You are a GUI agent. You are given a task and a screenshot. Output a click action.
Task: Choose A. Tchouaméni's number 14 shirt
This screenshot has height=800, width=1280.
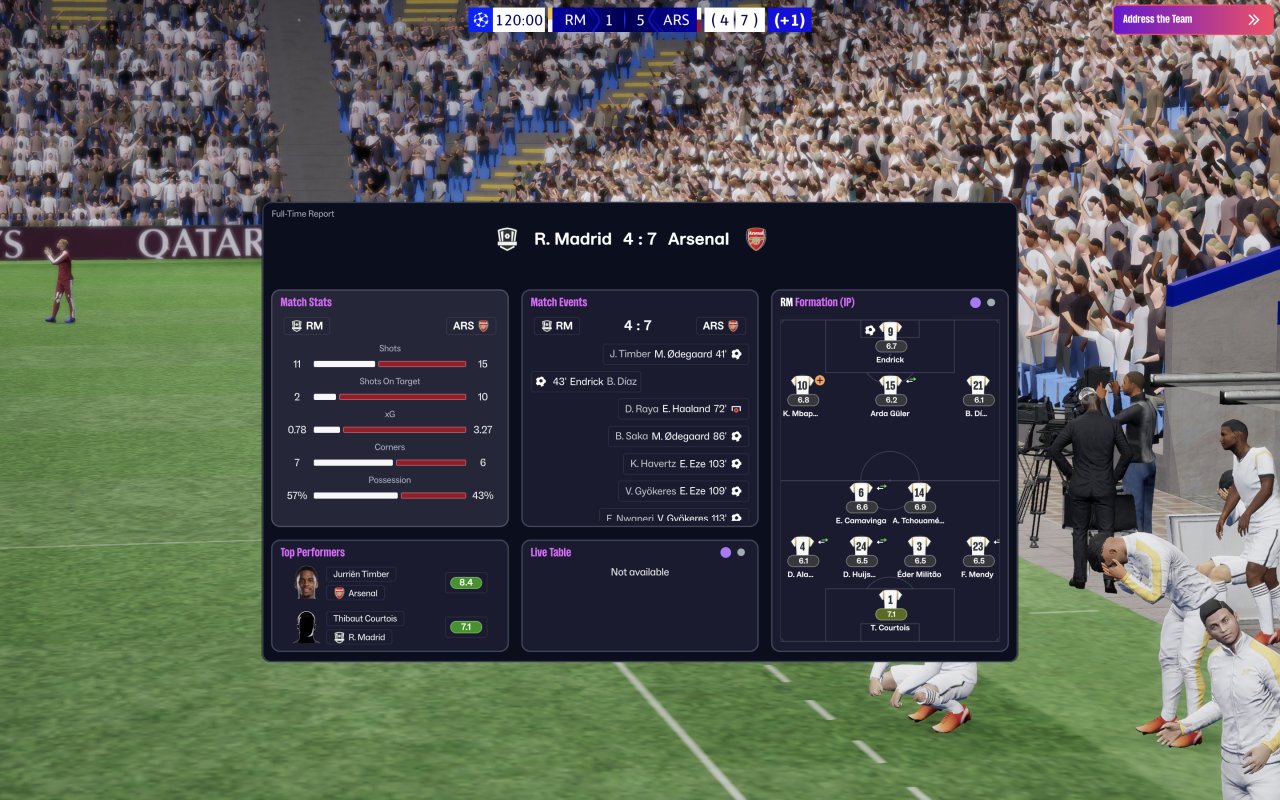919,492
